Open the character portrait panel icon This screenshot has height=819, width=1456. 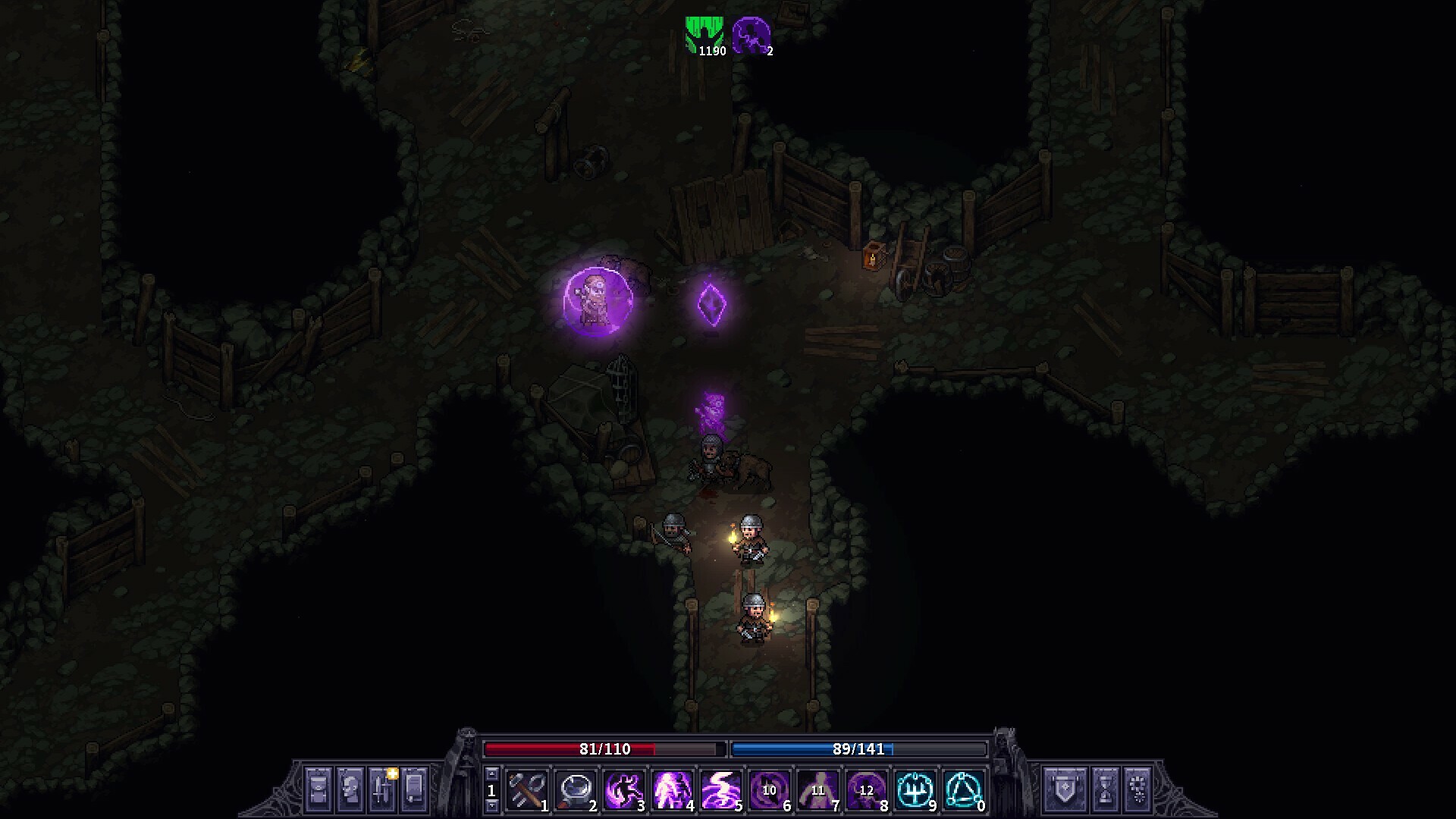pyautogui.click(x=349, y=789)
